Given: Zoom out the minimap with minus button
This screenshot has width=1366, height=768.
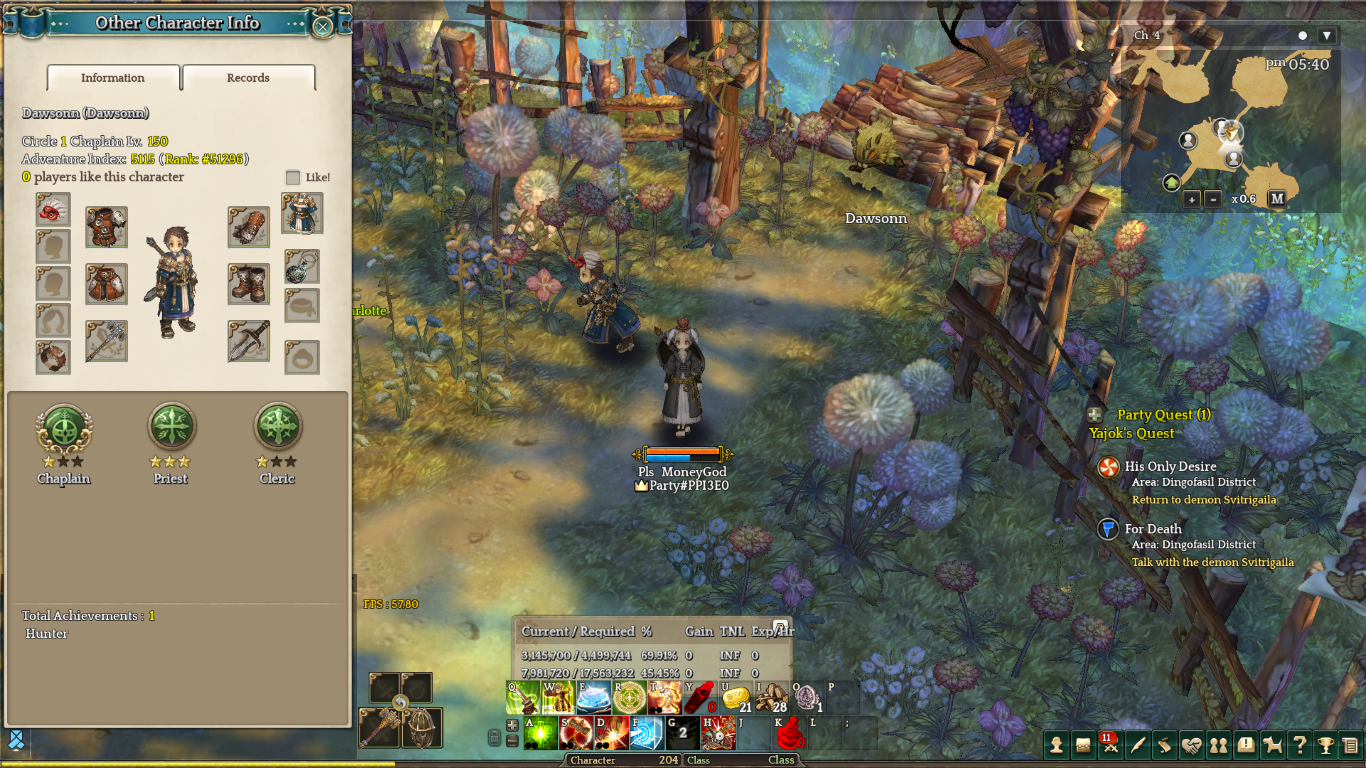Looking at the screenshot, I should [x=1213, y=199].
